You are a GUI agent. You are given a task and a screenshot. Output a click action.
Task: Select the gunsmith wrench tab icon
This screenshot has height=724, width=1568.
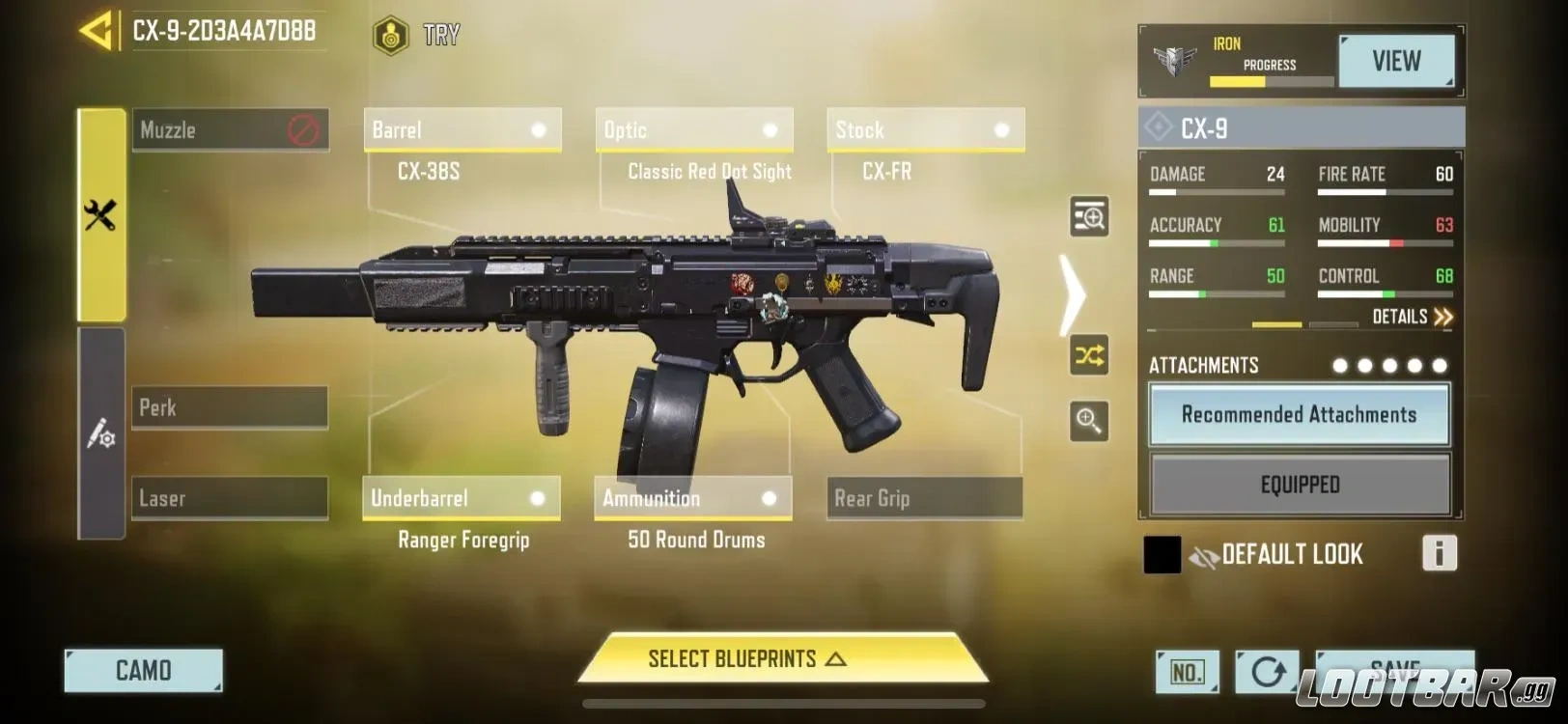click(x=100, y=214)
